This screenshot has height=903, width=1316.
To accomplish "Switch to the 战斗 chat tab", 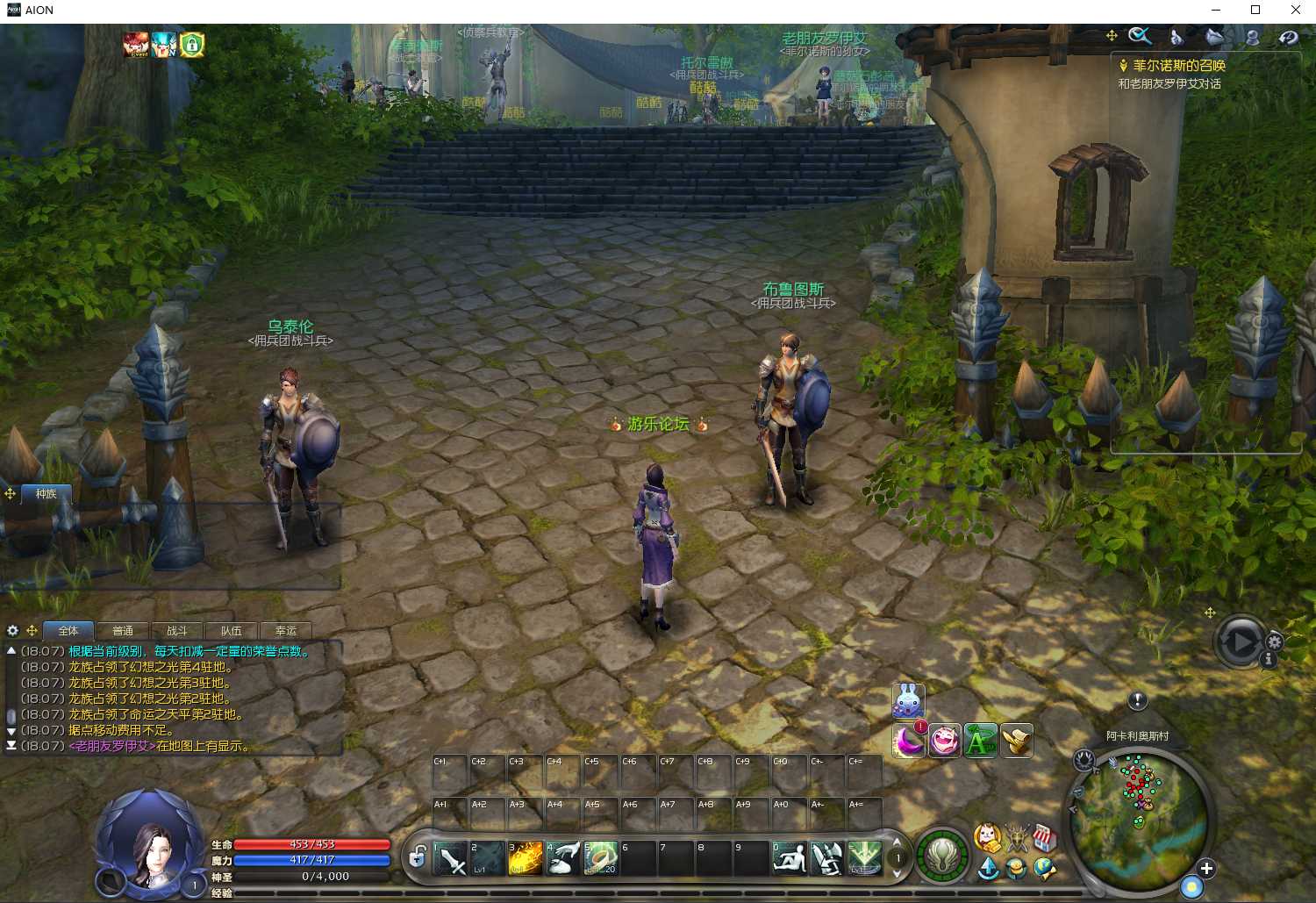I will pyautogui.click(x=177, y=631).
